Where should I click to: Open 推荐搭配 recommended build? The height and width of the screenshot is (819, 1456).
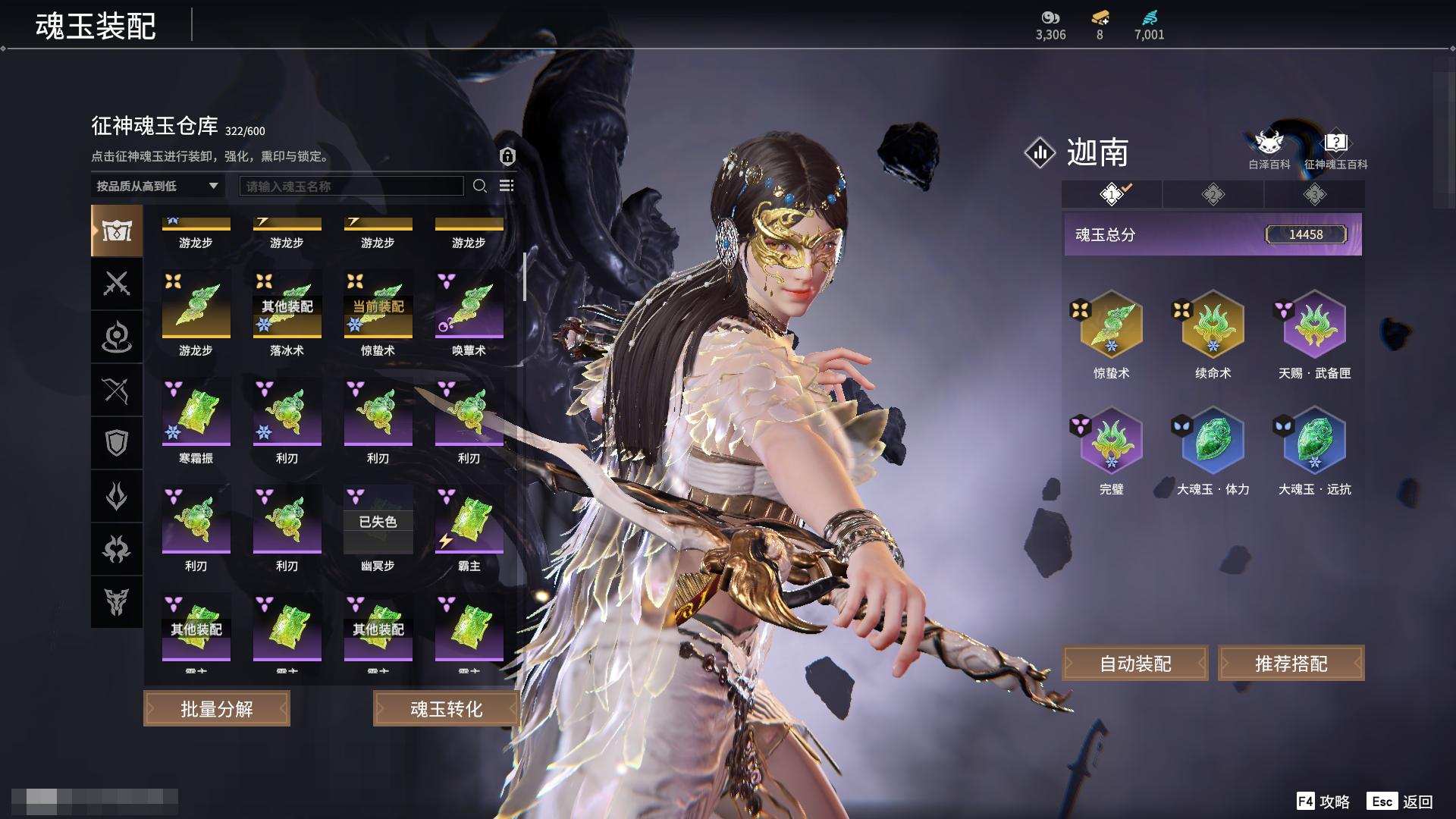1291,664
